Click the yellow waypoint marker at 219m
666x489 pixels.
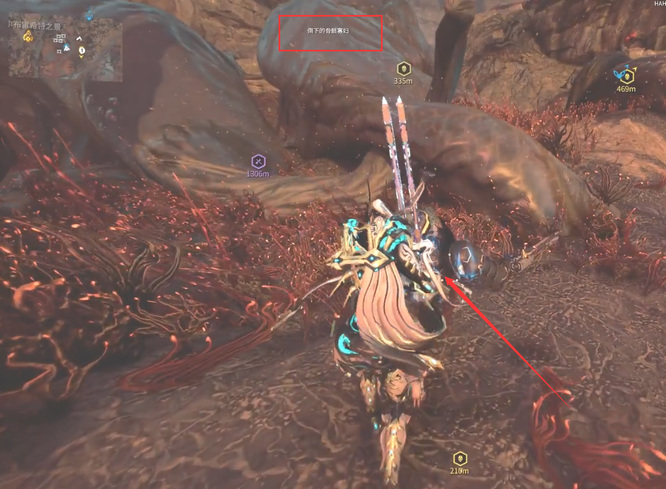[x=459, y=457]
